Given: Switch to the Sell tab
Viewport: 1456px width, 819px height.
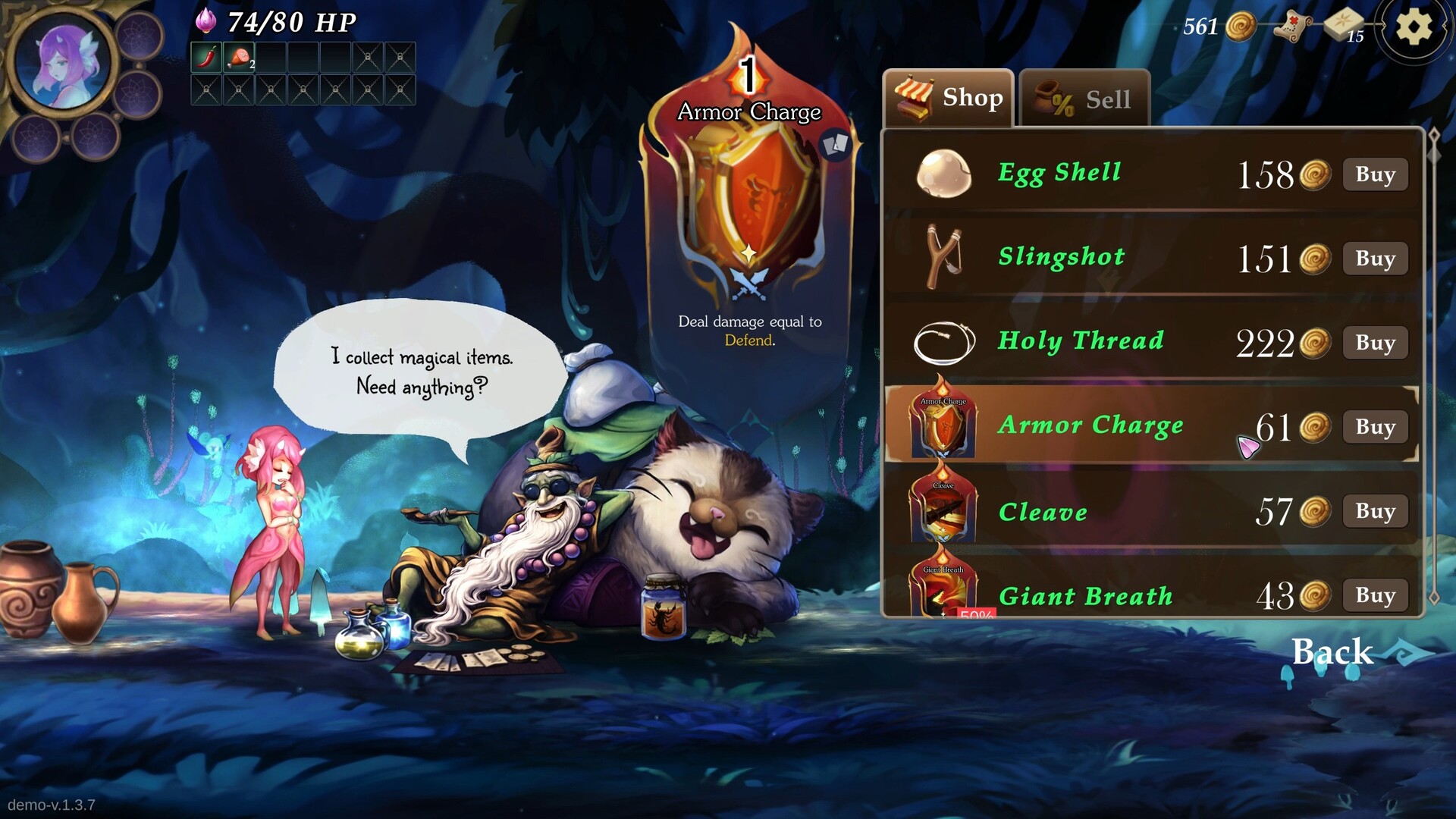Looking at the screenshot, I should pyautogui.click(x=1084, y=99).
